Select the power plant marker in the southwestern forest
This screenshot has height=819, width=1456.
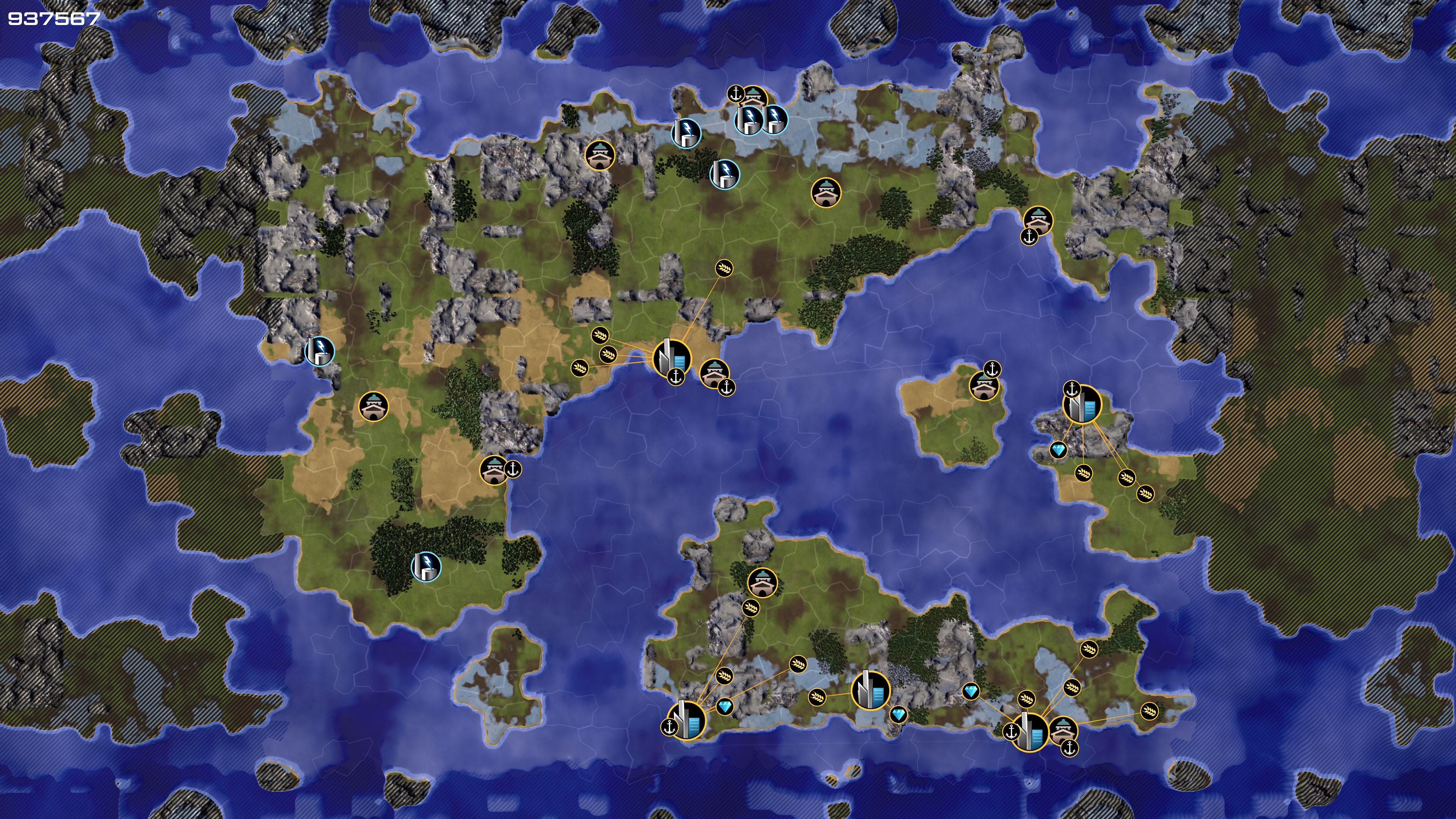pyautogui.click(x=425, y=566)
